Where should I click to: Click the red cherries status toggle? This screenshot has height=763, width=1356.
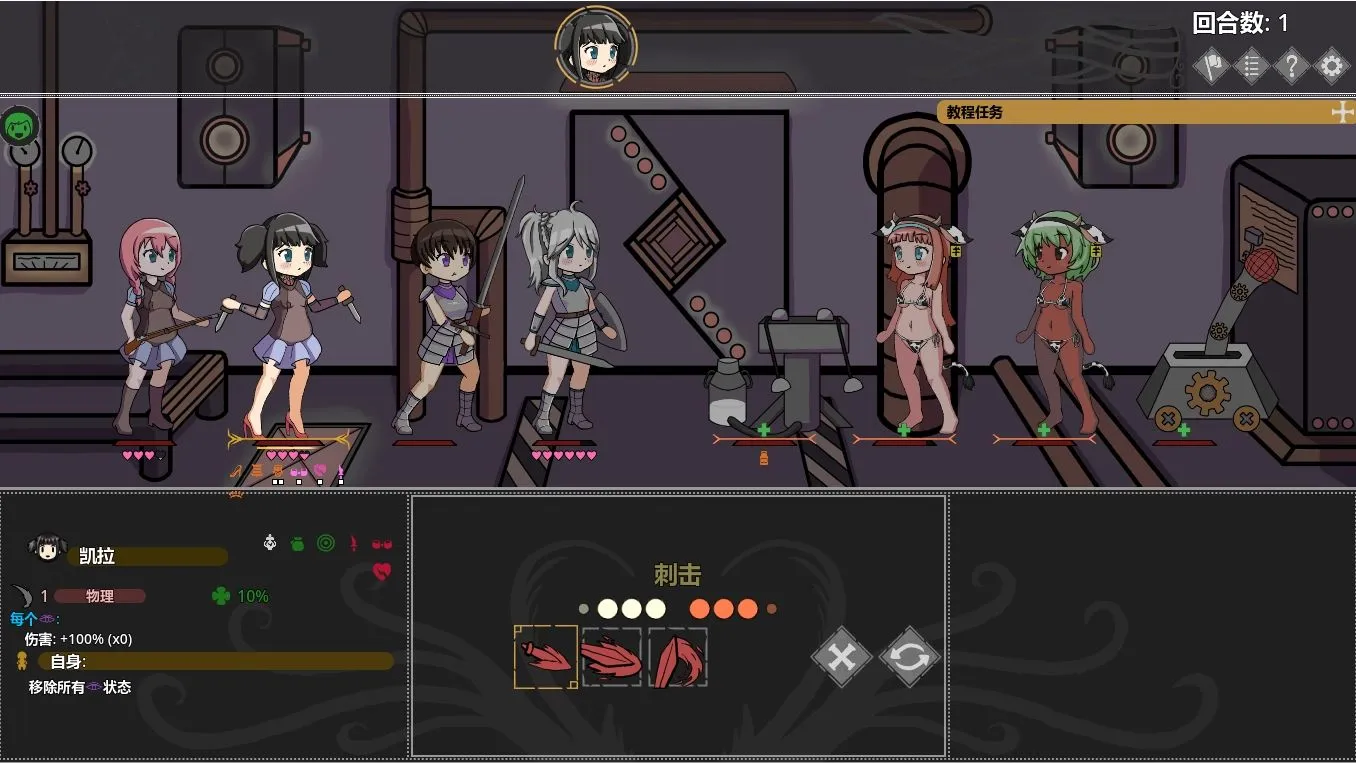381,544
